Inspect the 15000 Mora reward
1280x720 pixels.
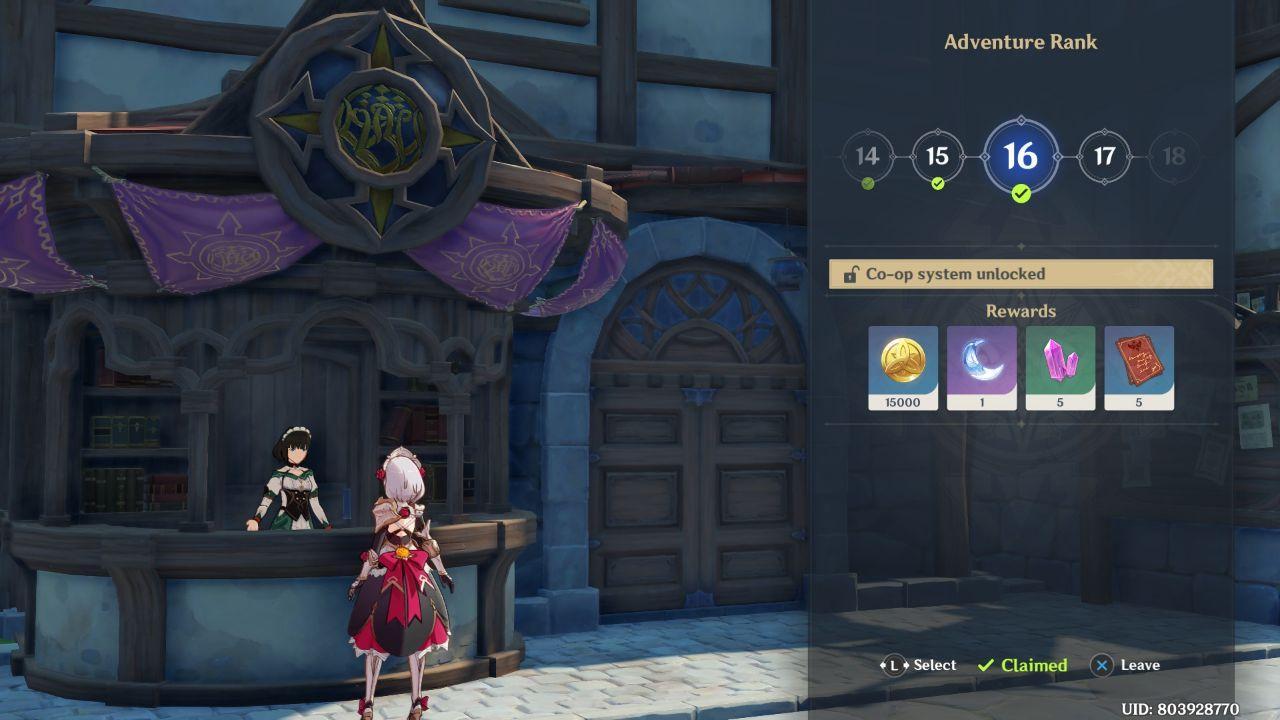click(x=903, y=367)
